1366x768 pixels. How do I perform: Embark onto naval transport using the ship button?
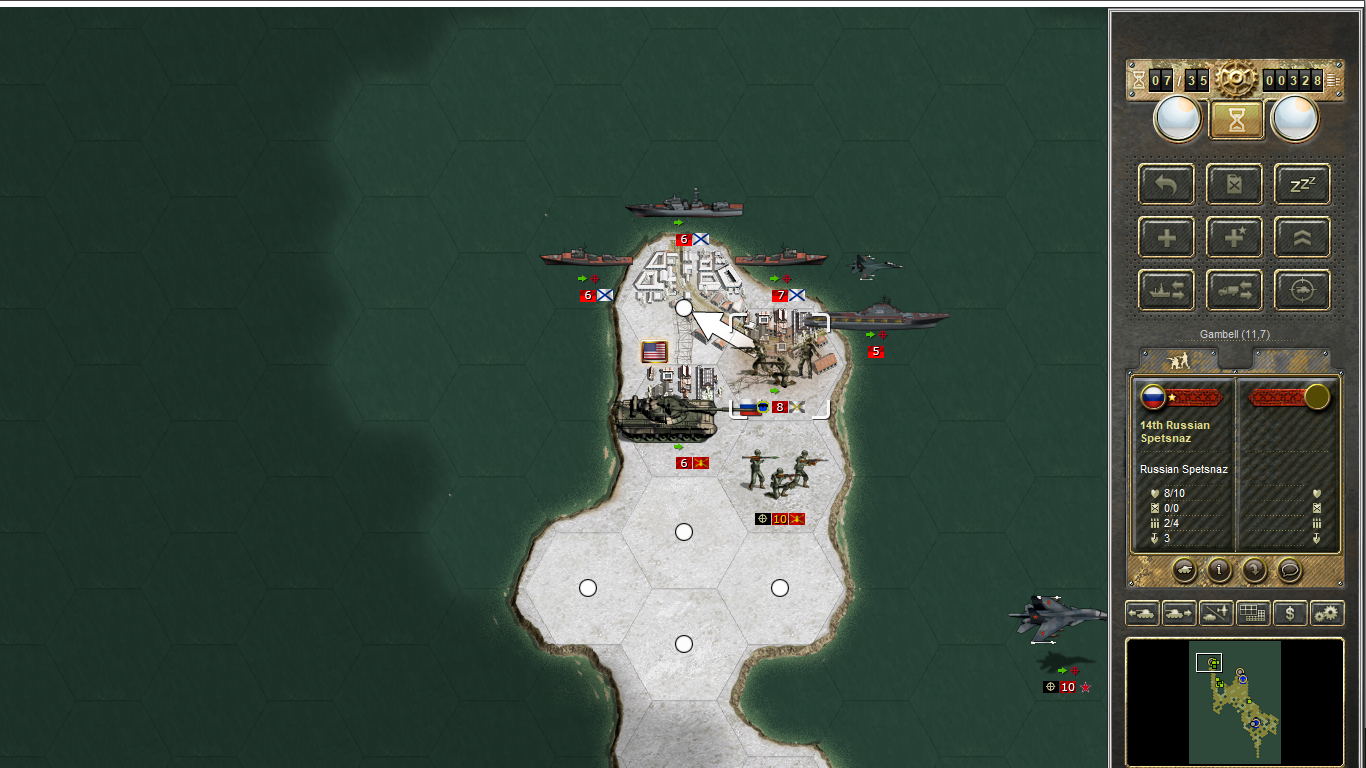pyautogui.click(x=1166, y=290)
